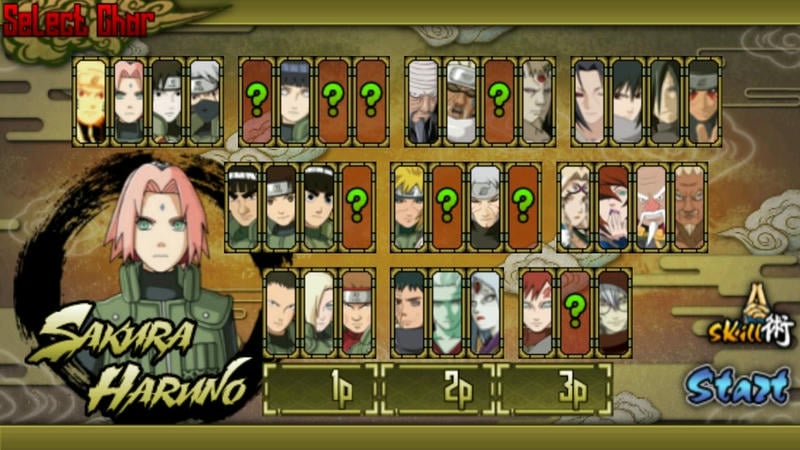
Task: Pick Kakashi from the character grid
Action: tap(205, 102)
